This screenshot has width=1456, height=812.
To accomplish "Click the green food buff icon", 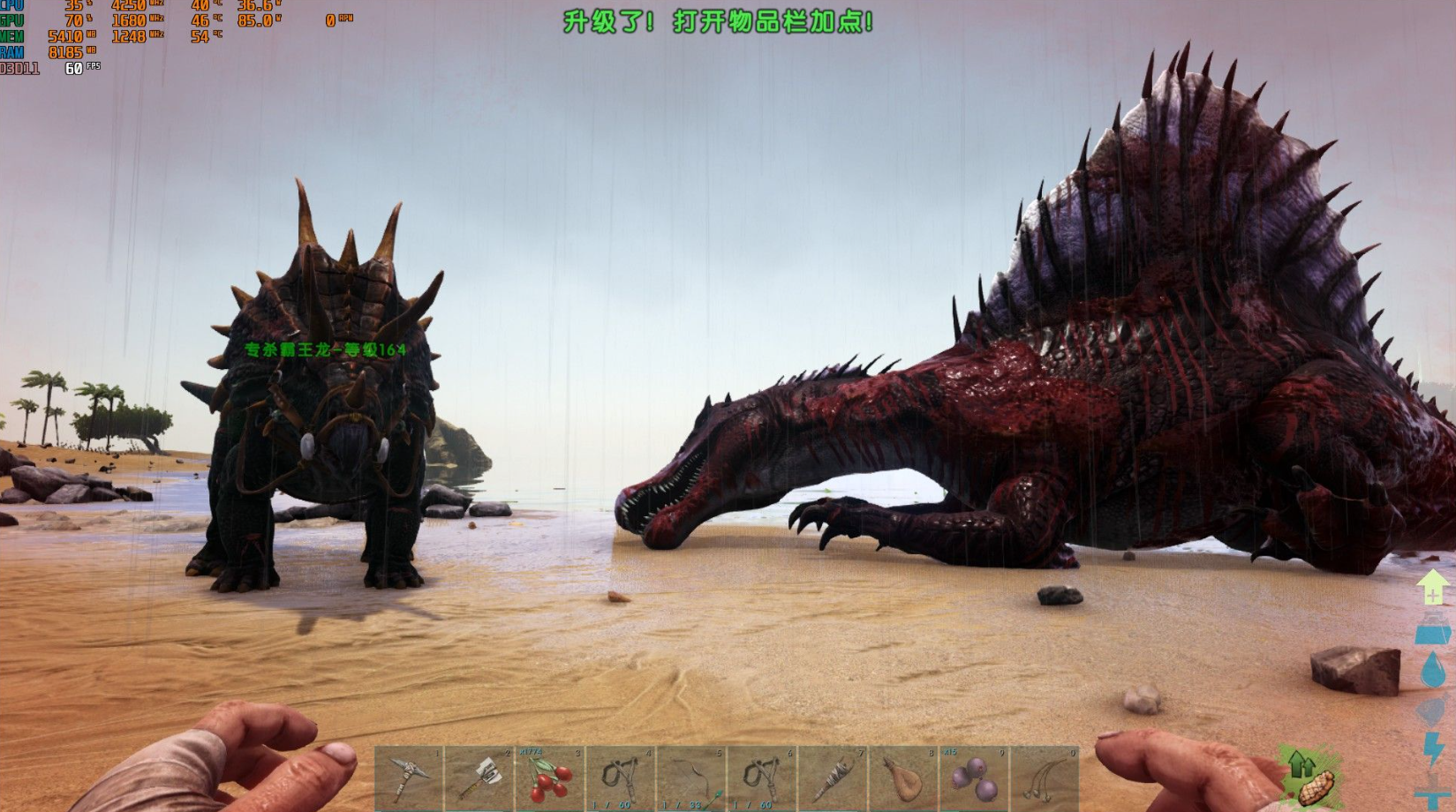I will 1310,777.
